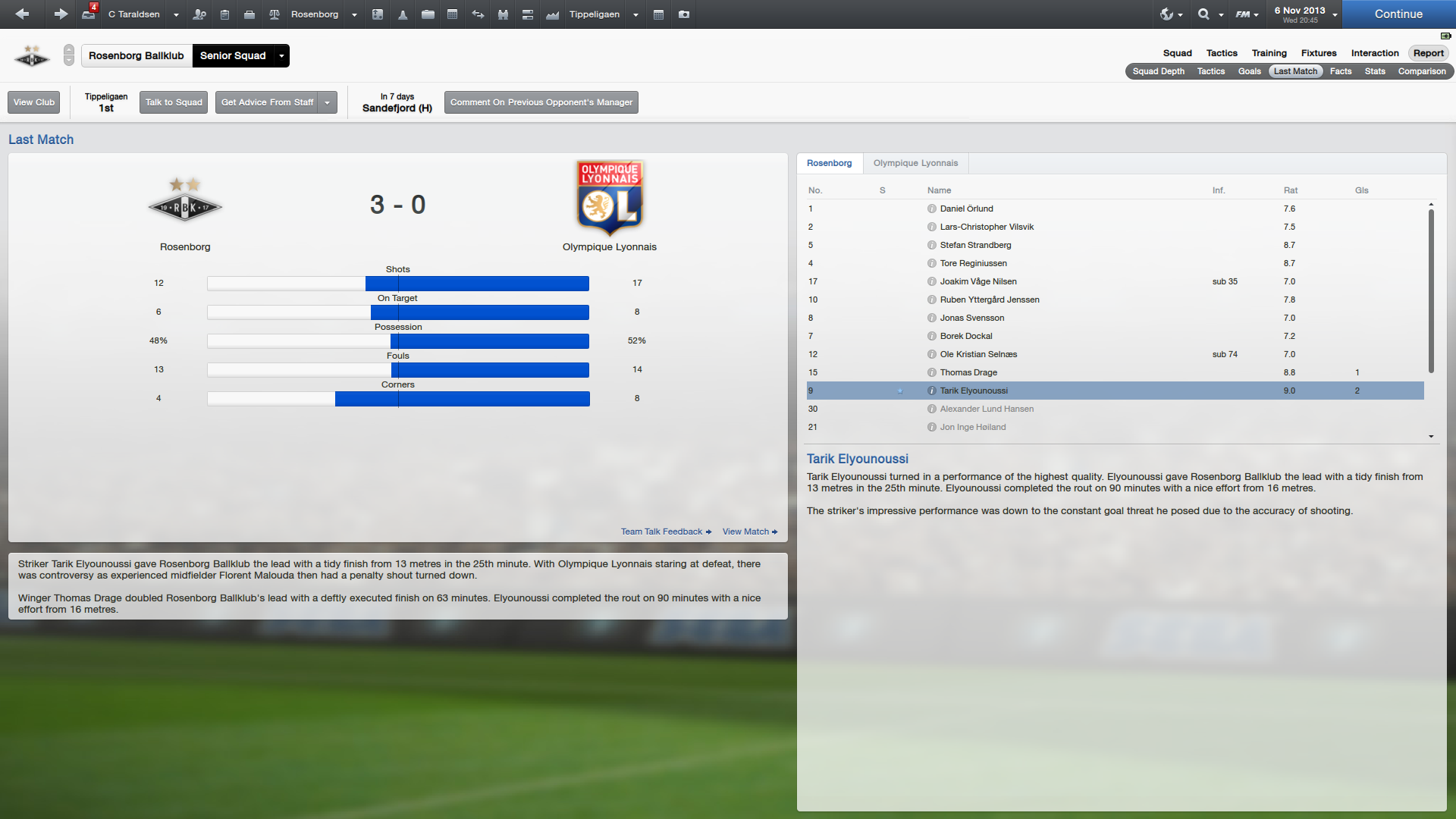Open the Comparison report tab
Viewport: 1456px width, 819px height.
tap(1421, 71)
